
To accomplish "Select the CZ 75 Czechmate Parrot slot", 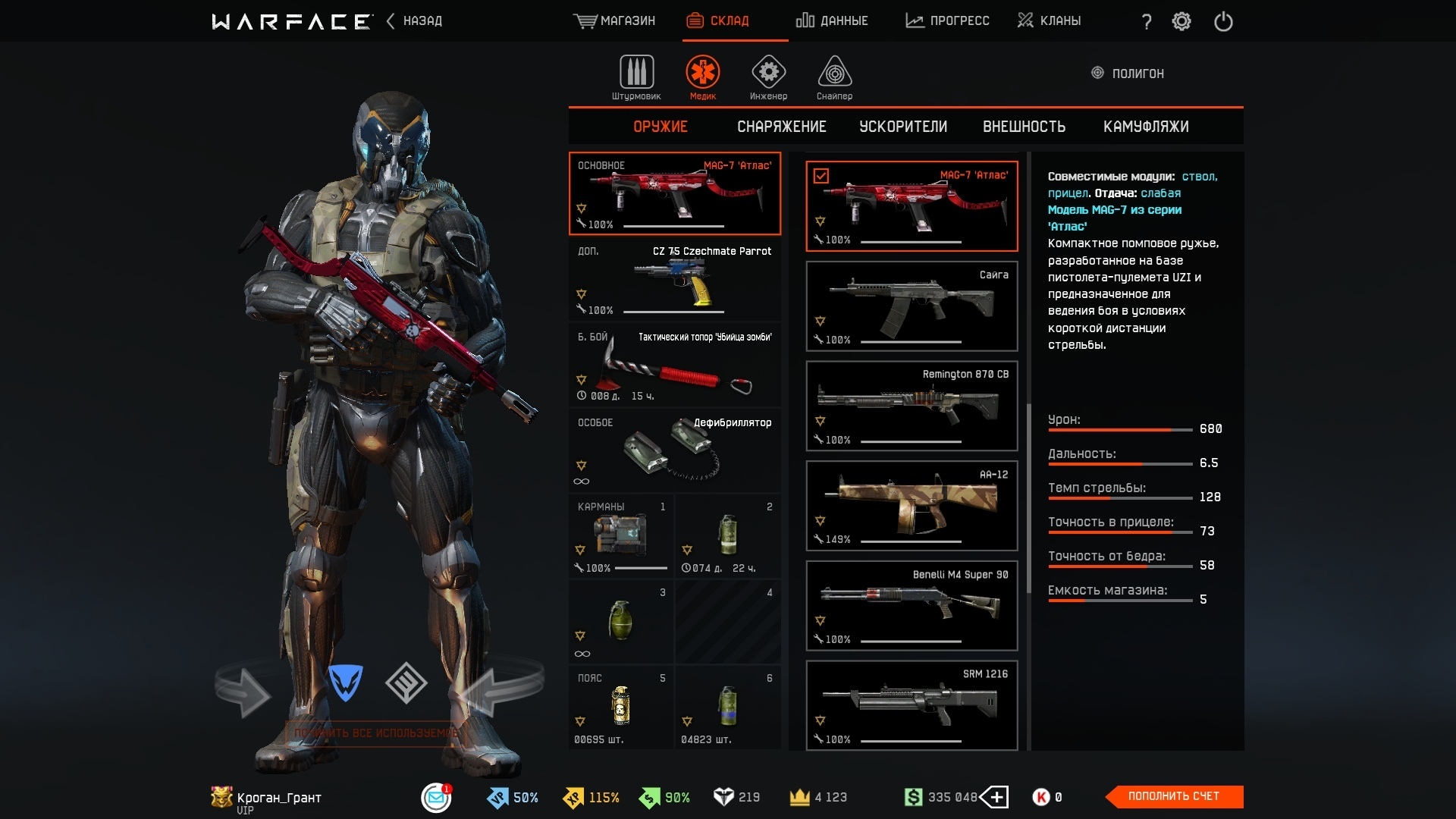I will click(x=674, y=279).
